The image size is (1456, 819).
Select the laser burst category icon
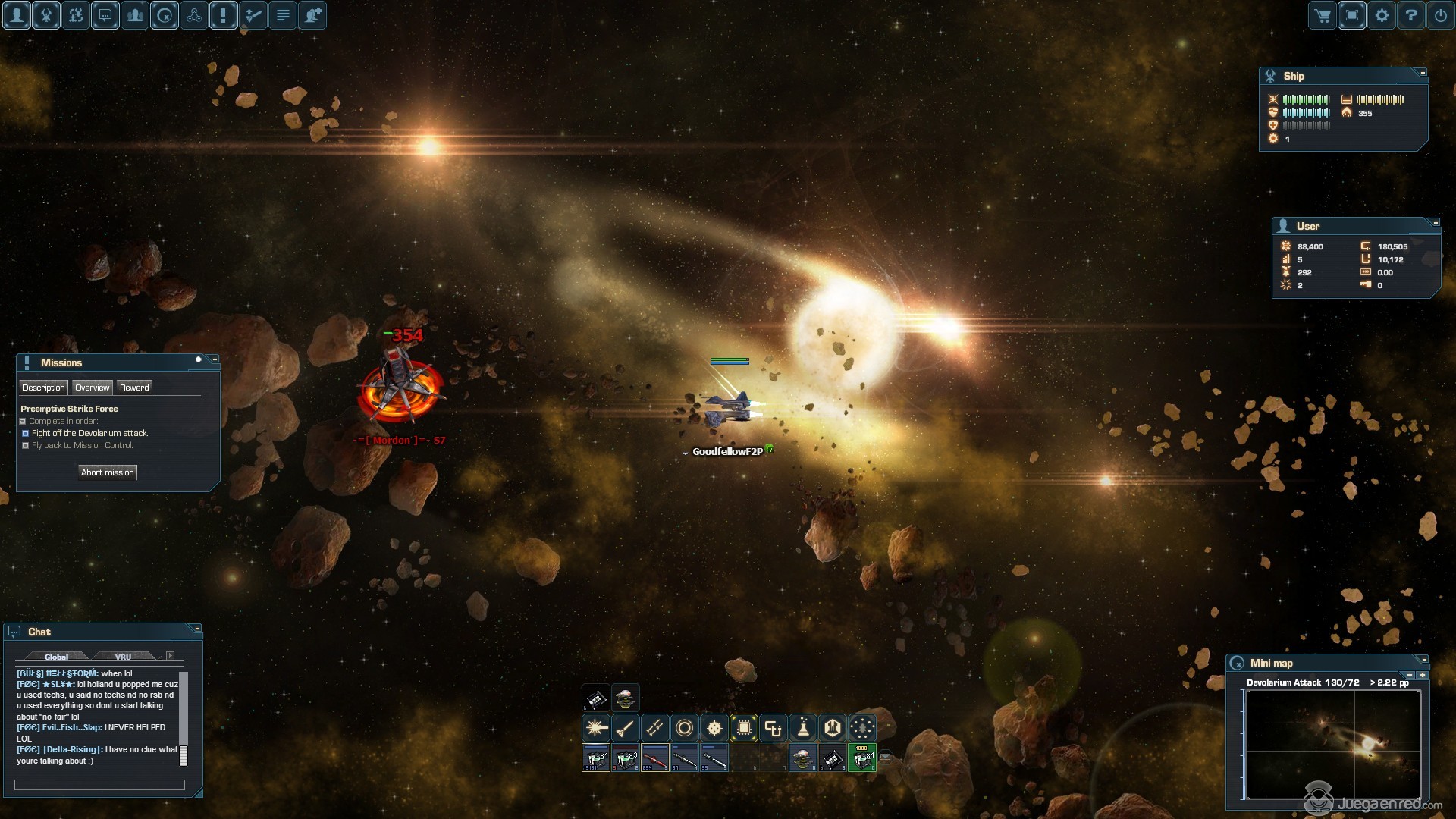pos(596,729)
